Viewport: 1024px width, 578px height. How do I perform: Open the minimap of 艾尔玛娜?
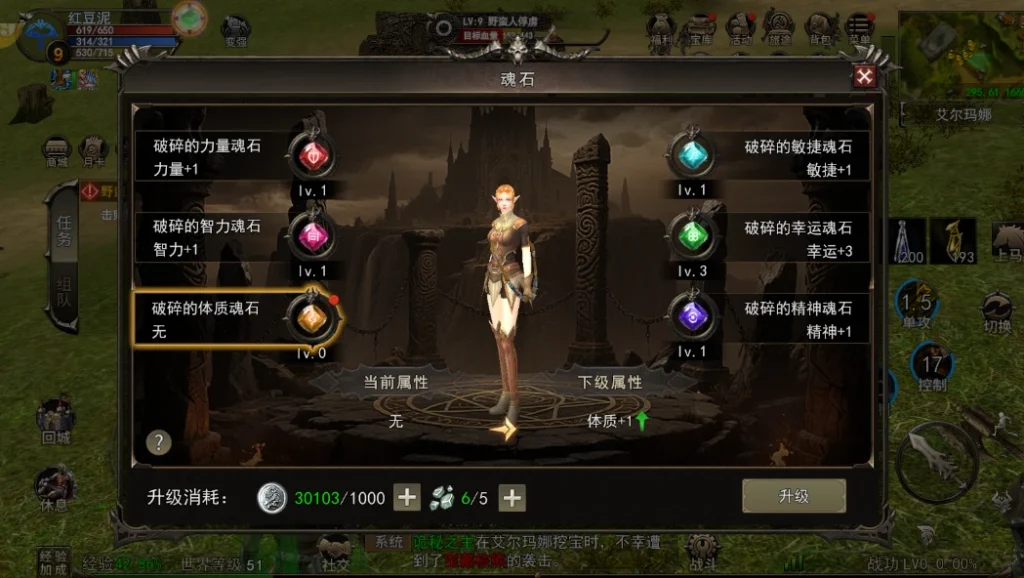tap(960, 55)
